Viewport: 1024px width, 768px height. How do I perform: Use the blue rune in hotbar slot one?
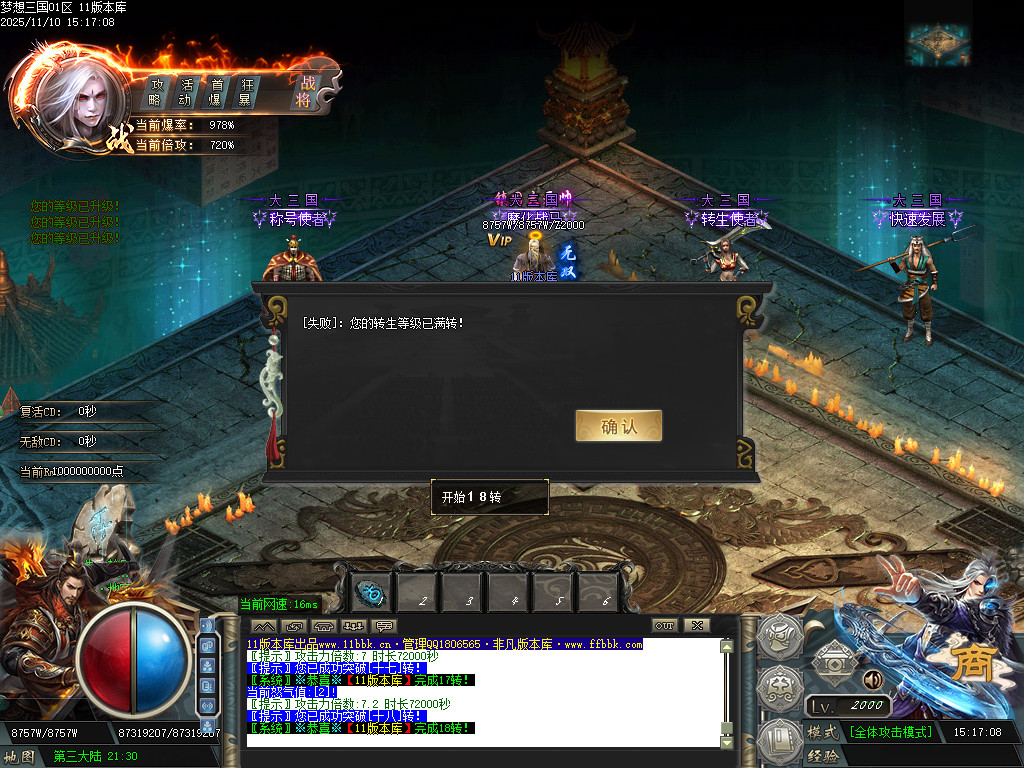click(x=373, y=594)
